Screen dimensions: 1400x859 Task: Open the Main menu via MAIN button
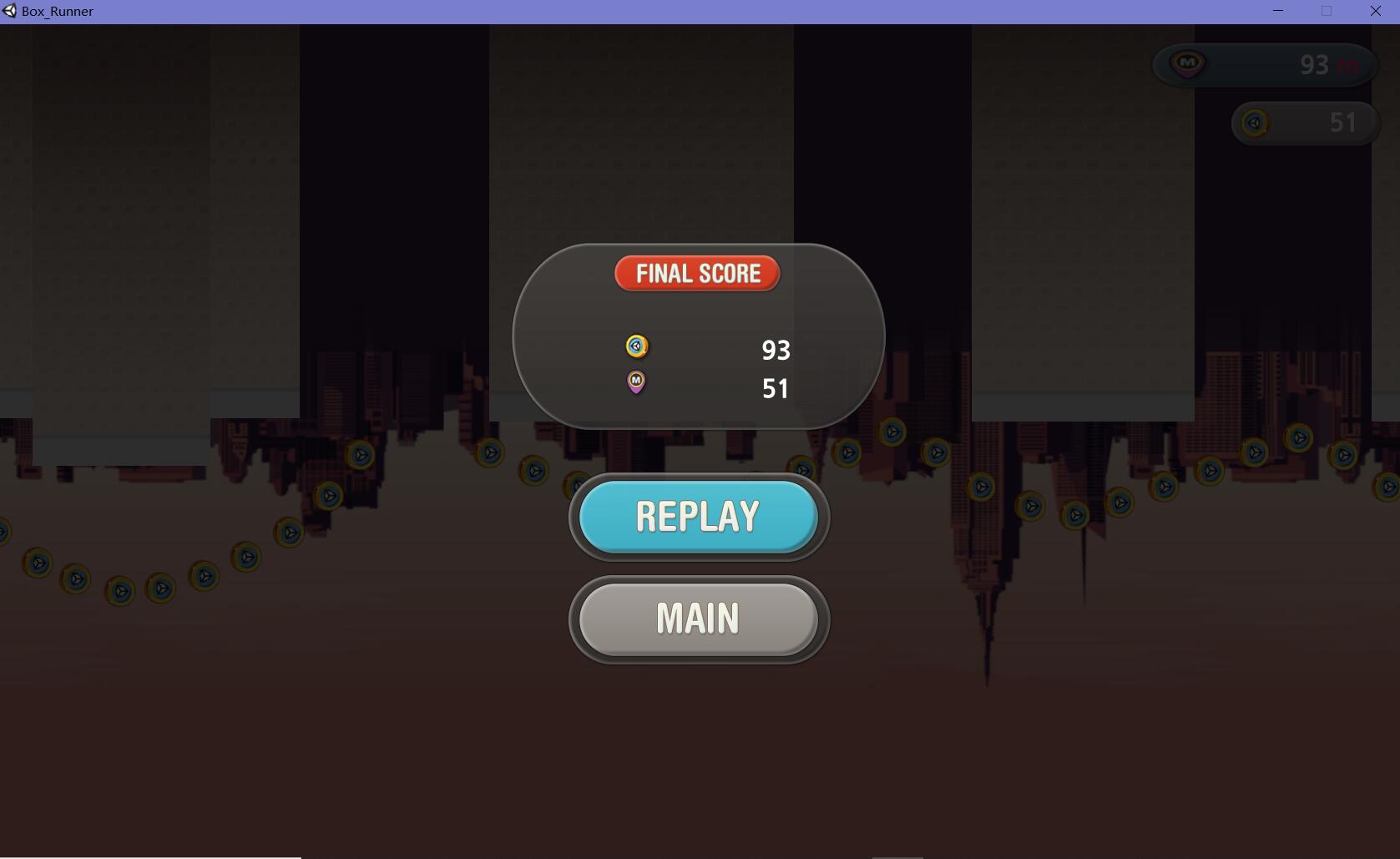click(x=699, y=618)
